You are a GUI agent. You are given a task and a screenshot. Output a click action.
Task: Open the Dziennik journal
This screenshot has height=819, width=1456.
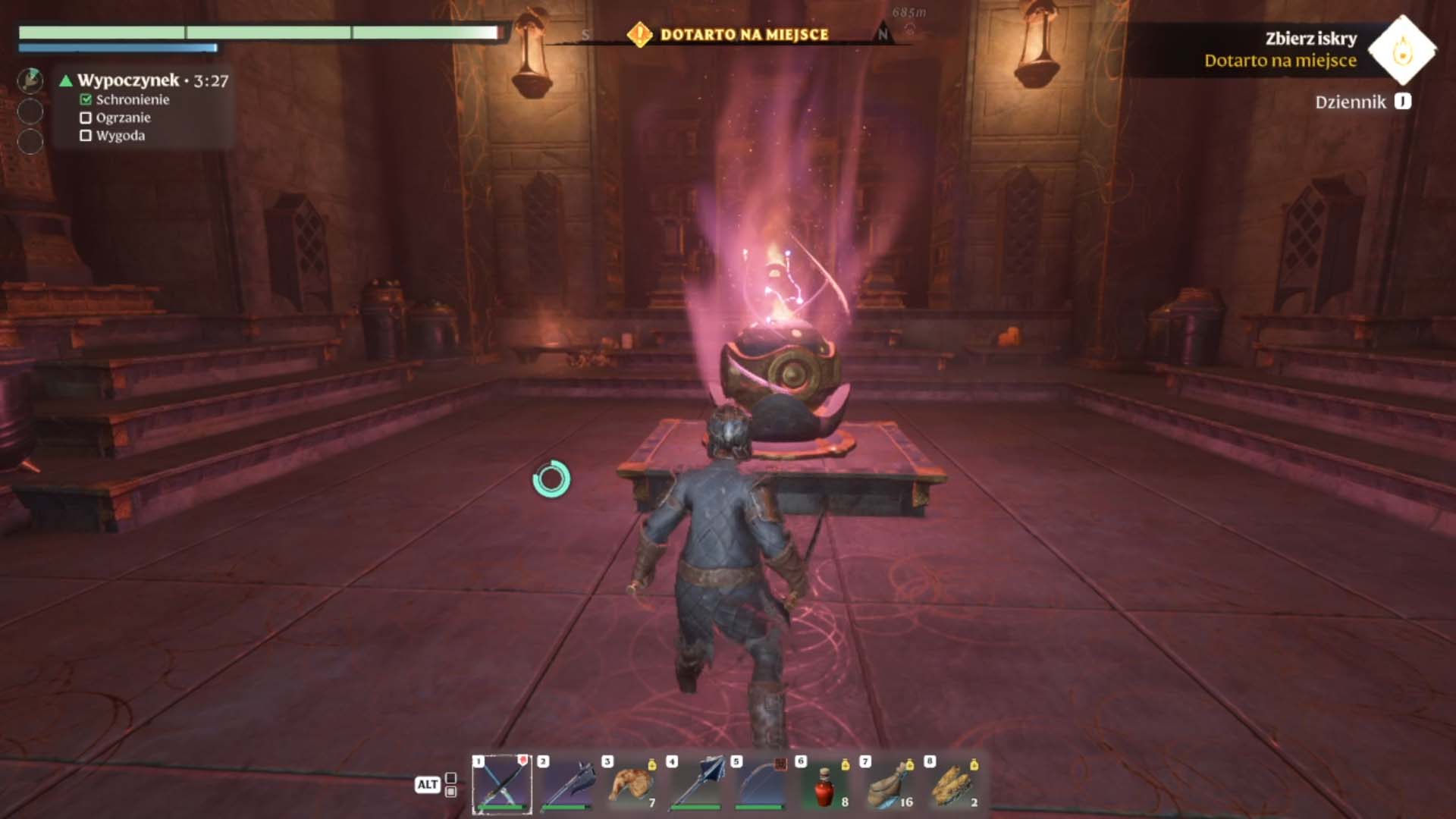tap(1363, 102)
